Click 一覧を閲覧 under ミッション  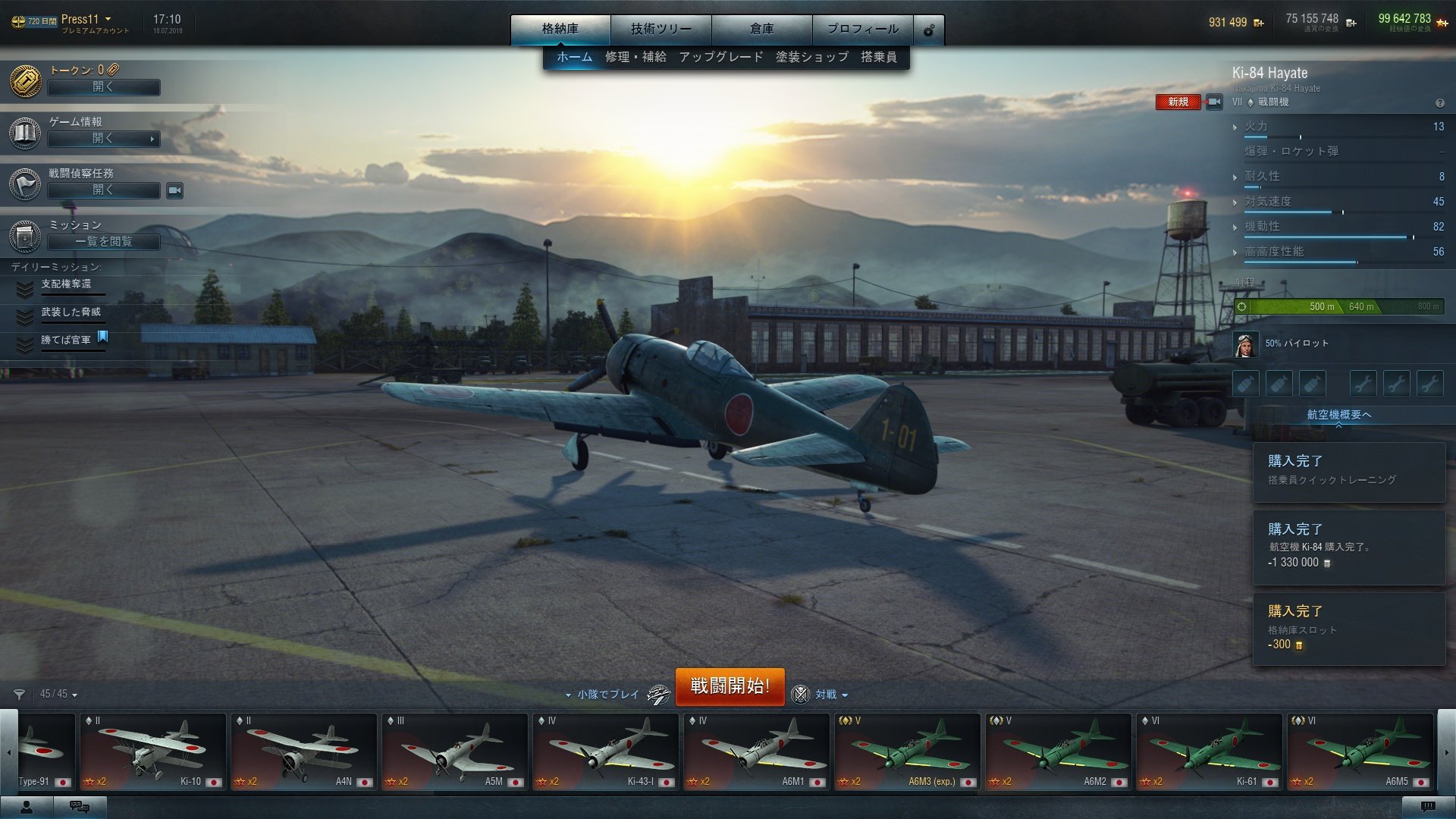(x=103, y=241)
